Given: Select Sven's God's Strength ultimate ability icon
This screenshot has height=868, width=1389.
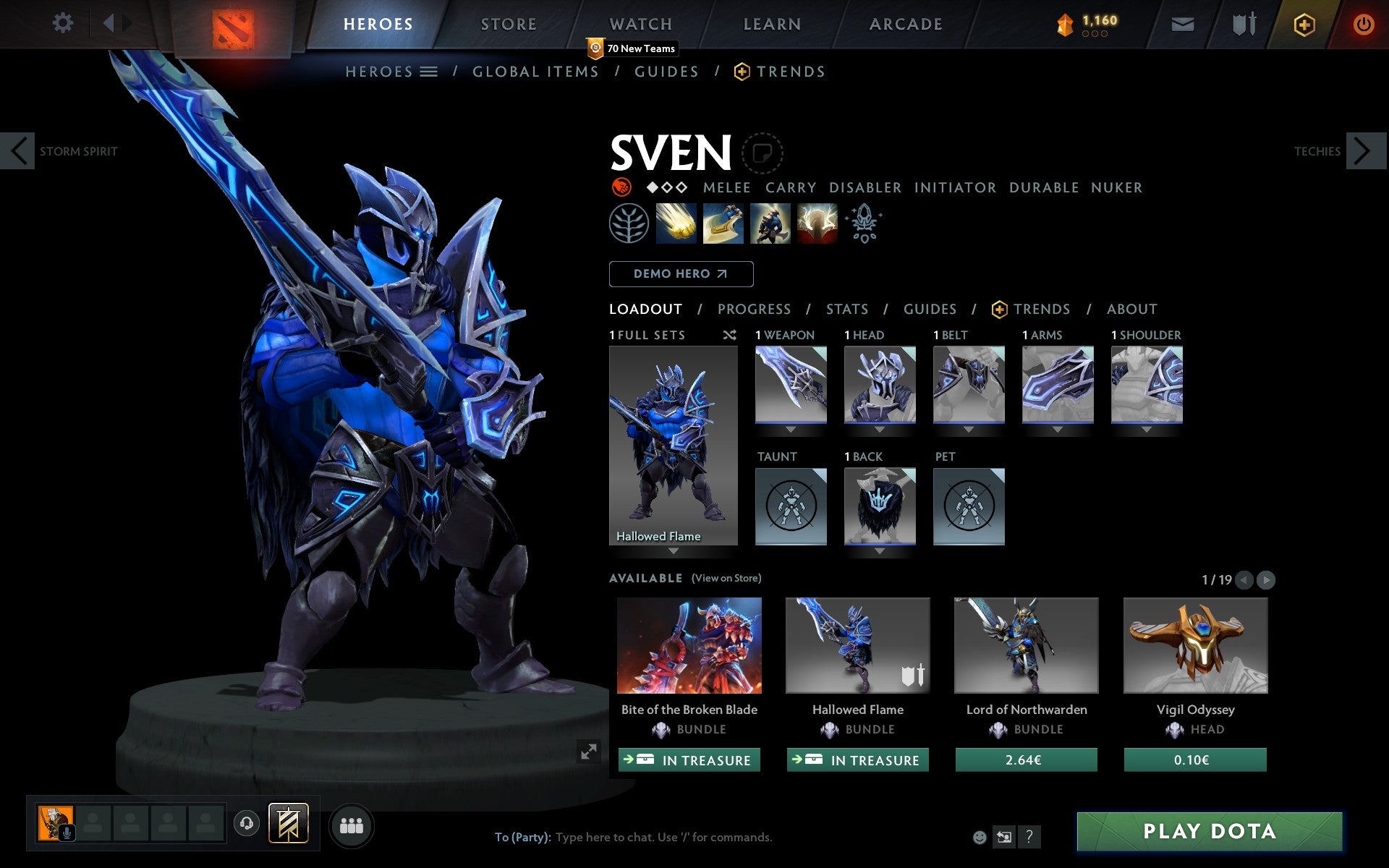Looking at the screenshot, I should tap(817, 224).
